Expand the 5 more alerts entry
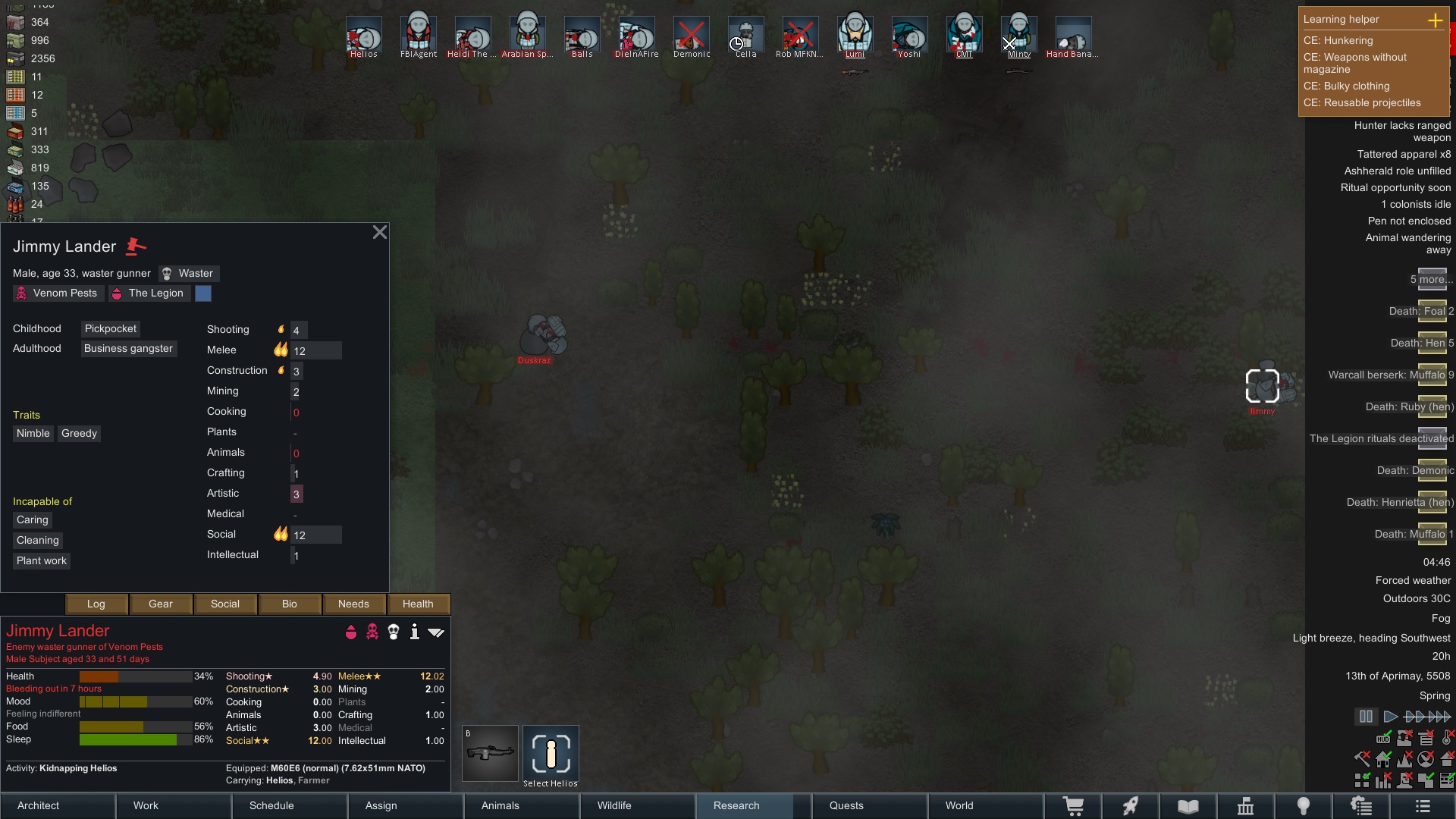The height and width of the screenshot is (819, 1456). tap(1431, 279)
